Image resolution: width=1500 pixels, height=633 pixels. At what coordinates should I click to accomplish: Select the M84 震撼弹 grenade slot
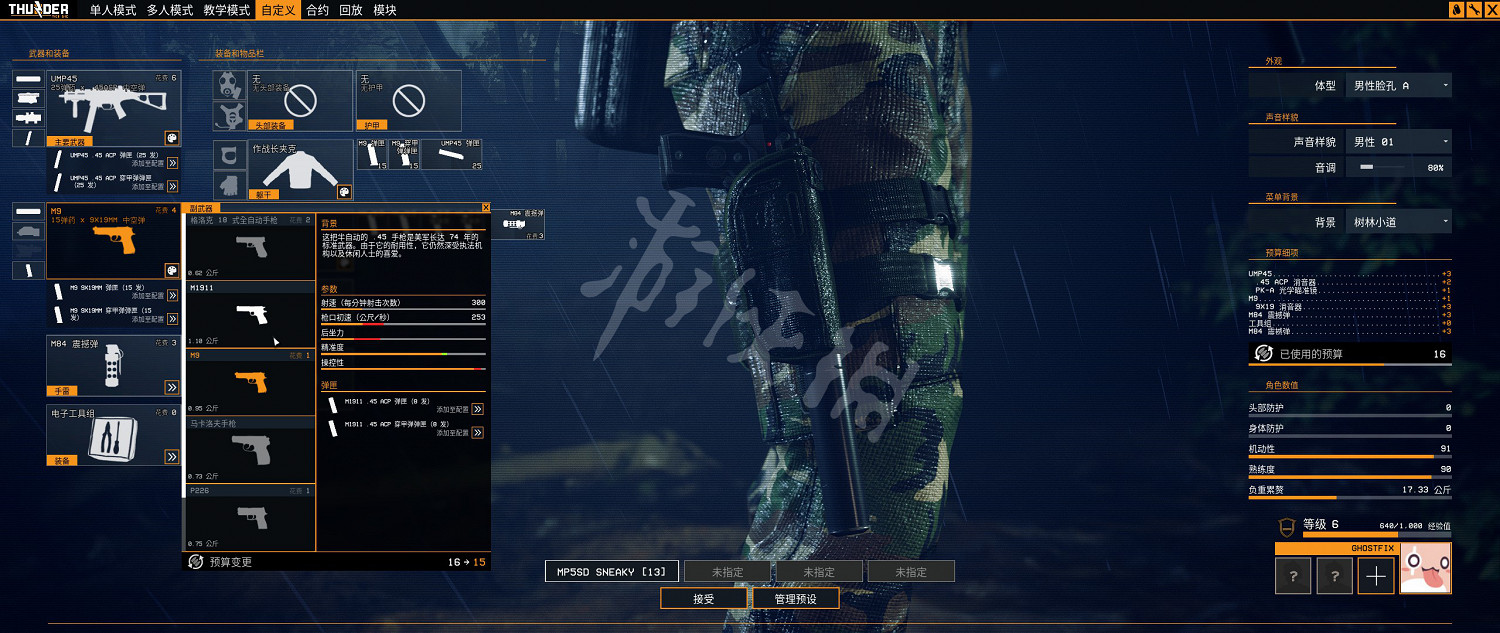pyautogui.click(x=113, y=367)
